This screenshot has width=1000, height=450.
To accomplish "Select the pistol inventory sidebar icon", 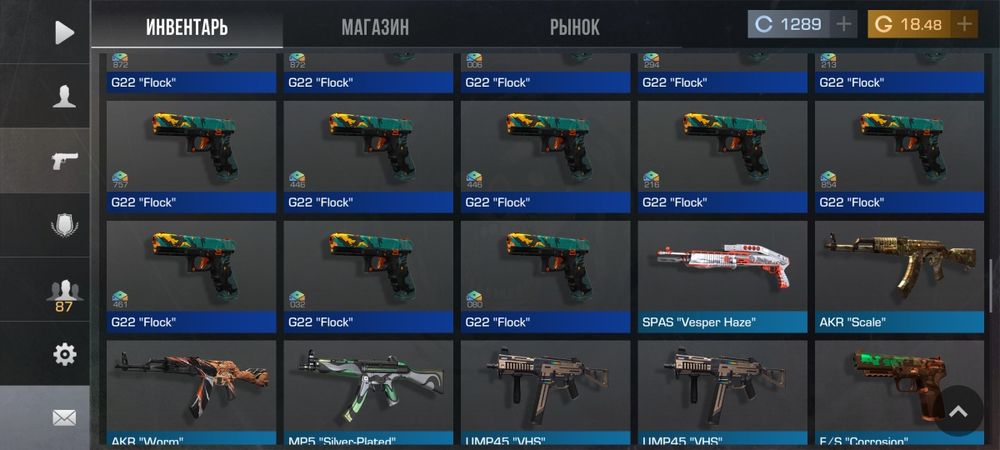I will [64, 160].
